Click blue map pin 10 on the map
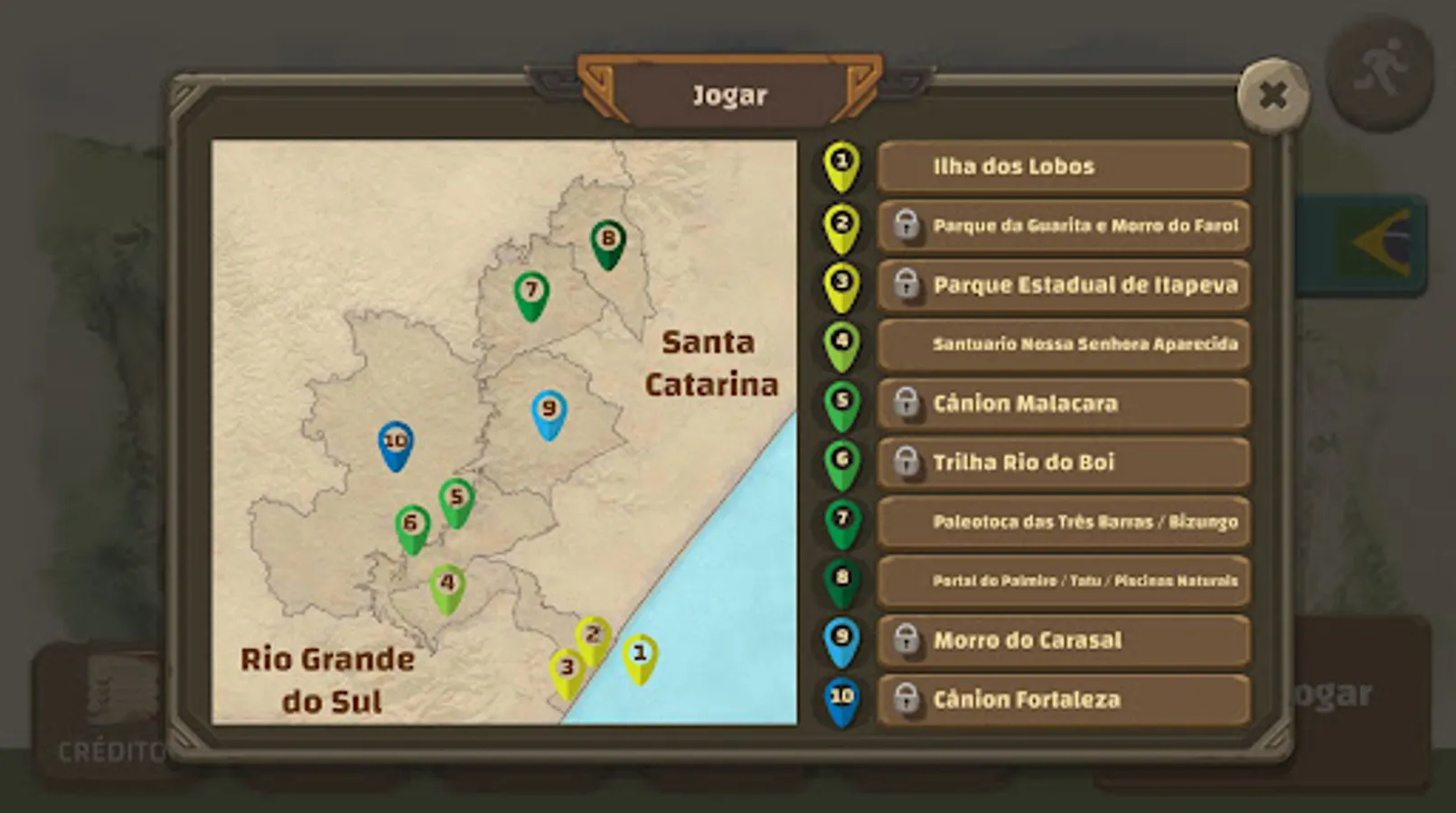This screenshot has width=1456, height=813. point(395,442)
